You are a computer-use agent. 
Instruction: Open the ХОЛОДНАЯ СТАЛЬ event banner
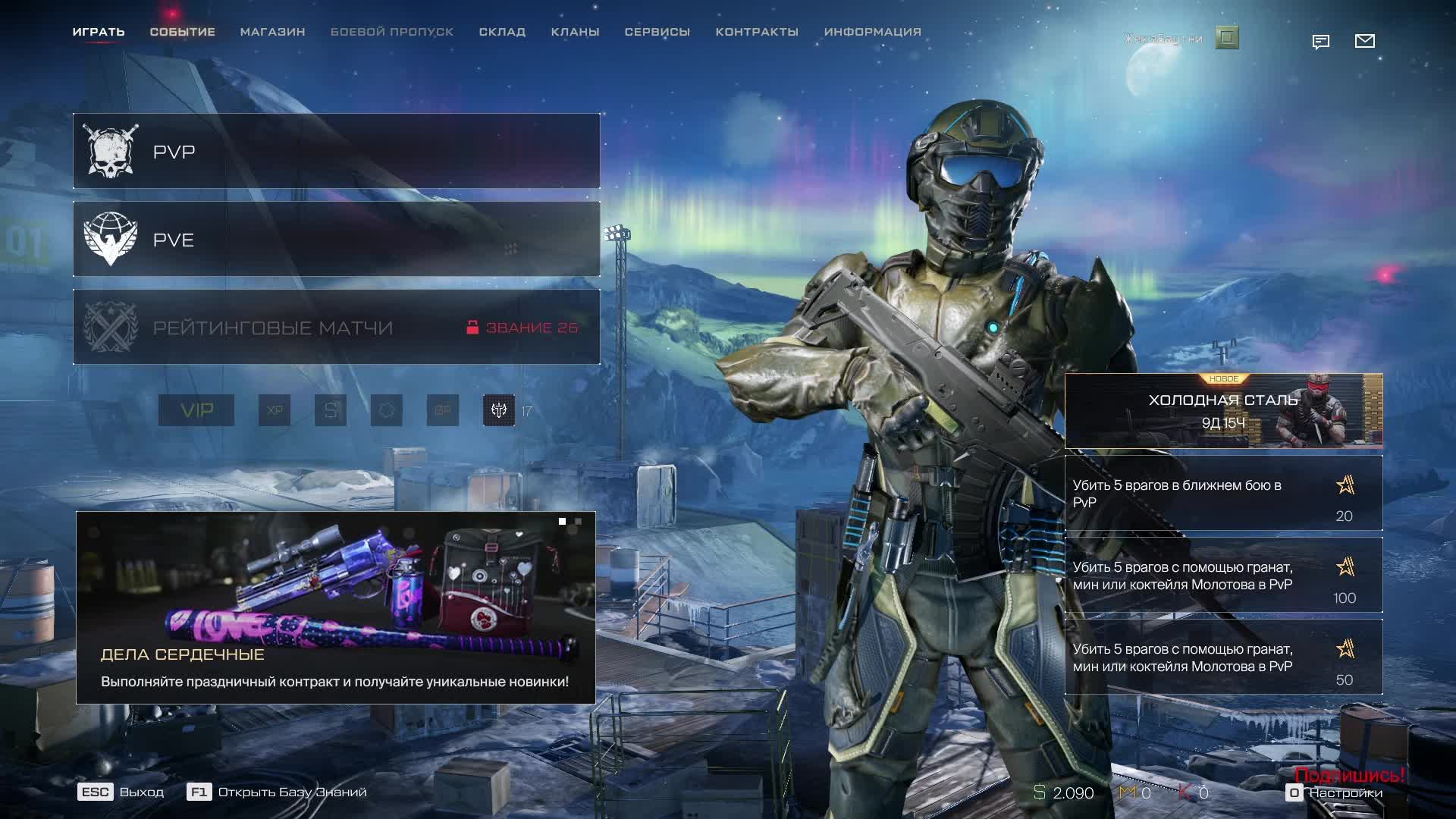click(x=1223, y=410)
